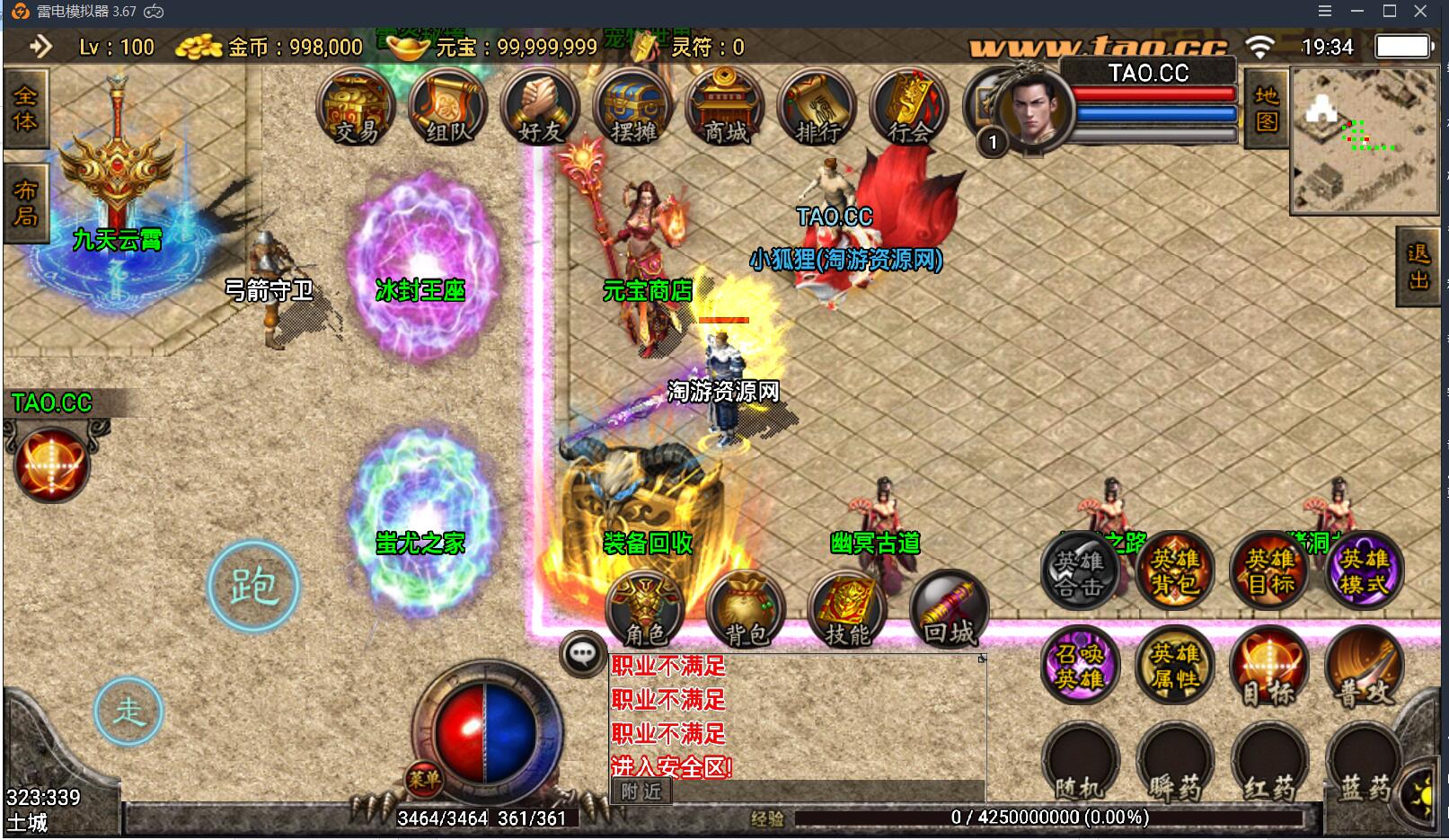Use the 普攻 basic attack button
The image size is (1449, 840).
click(x=1364, y=666)
